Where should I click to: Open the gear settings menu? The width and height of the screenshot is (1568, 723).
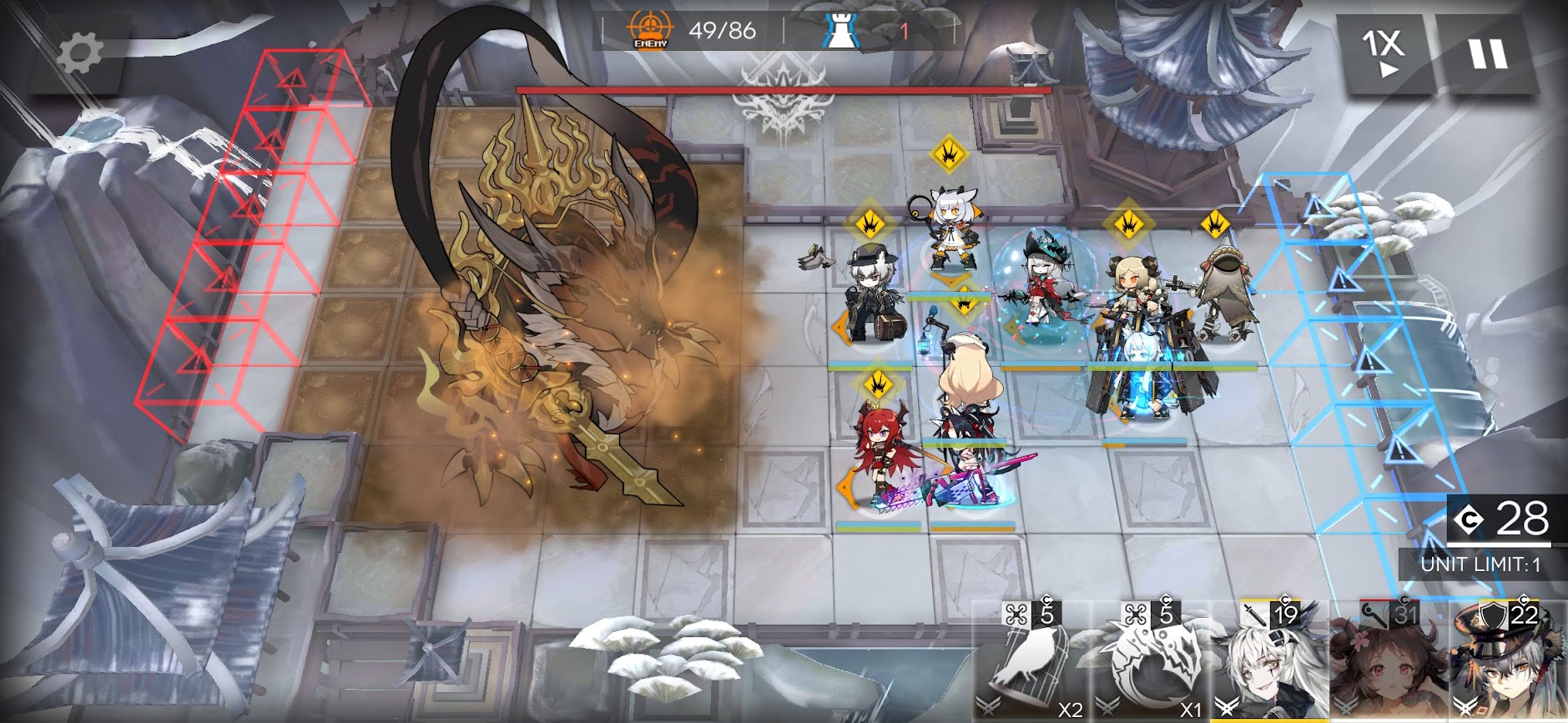pos(80,53)
